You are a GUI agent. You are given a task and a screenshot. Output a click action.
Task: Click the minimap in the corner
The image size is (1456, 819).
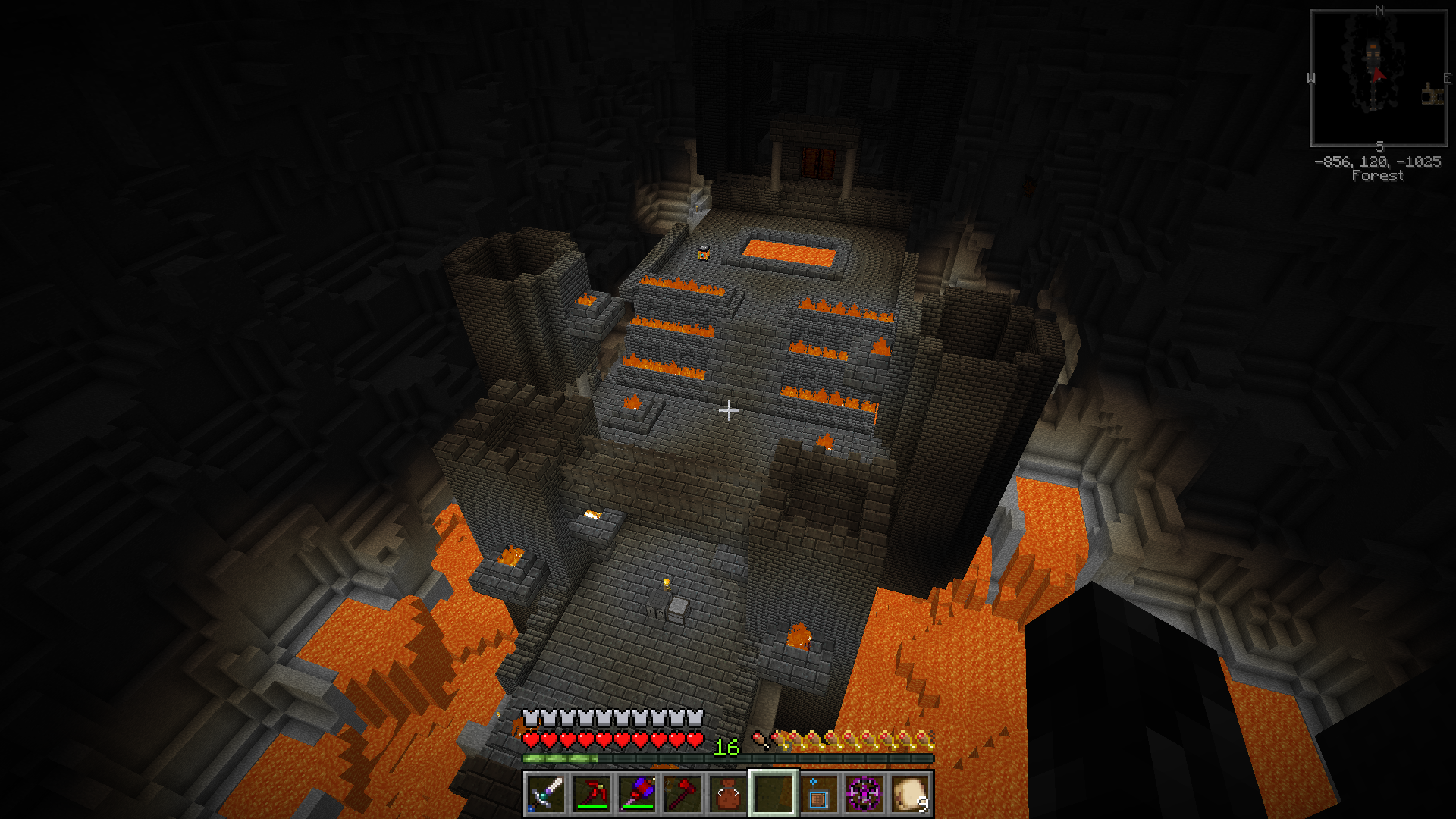(x=1379, y=78)
